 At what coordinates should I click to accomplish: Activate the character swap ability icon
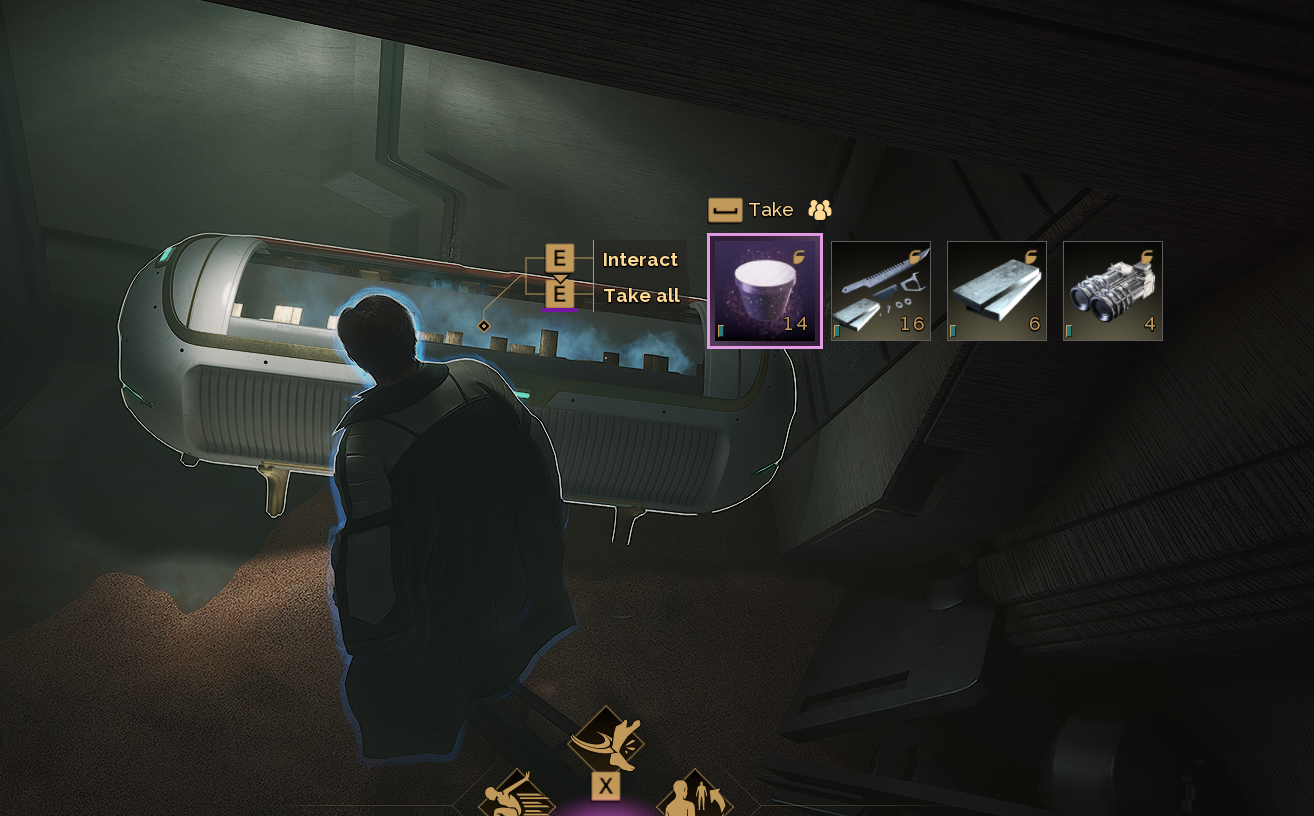point(694,797)
